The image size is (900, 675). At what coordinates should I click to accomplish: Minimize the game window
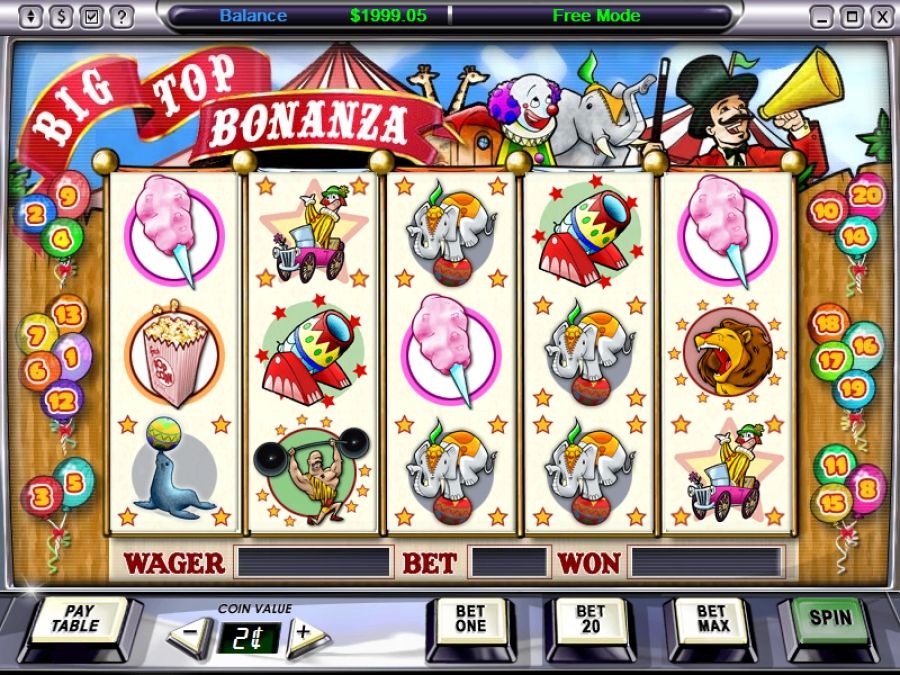[x=821, y=16]
